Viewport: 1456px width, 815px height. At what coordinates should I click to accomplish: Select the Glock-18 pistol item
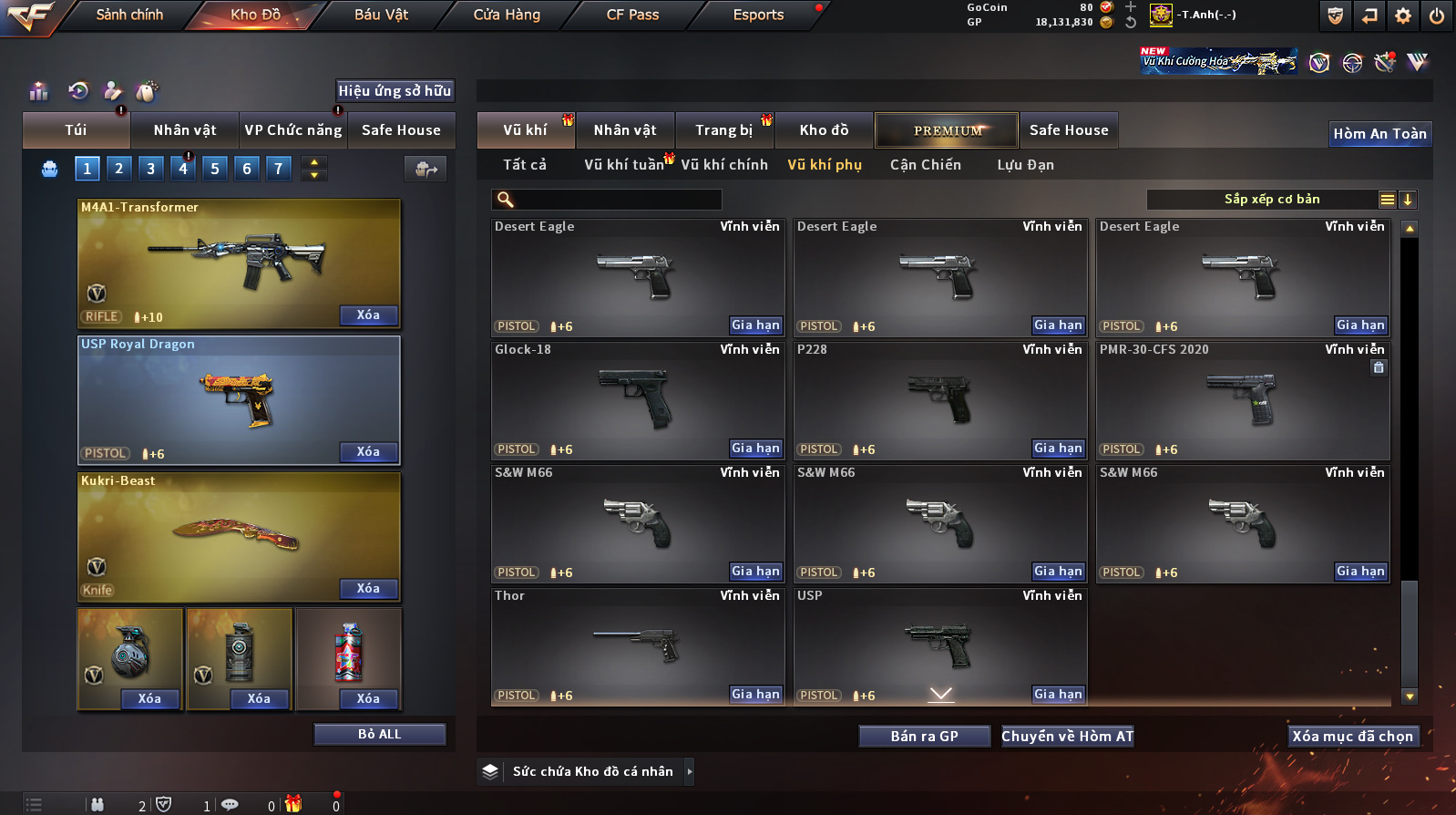(x=637, y=400)
